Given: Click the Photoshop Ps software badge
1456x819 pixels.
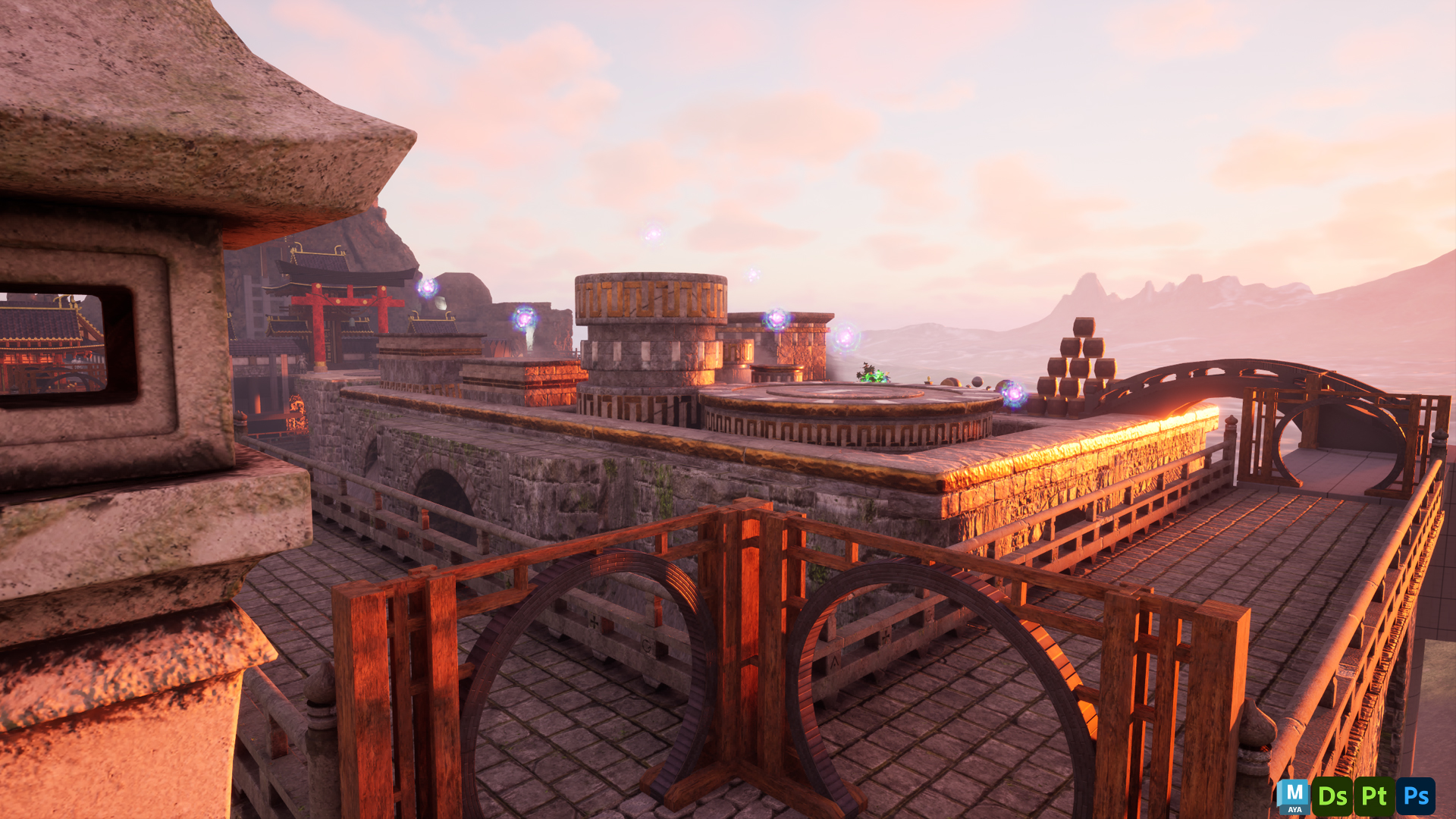Looking at the screenshot, I should 1415,796.
